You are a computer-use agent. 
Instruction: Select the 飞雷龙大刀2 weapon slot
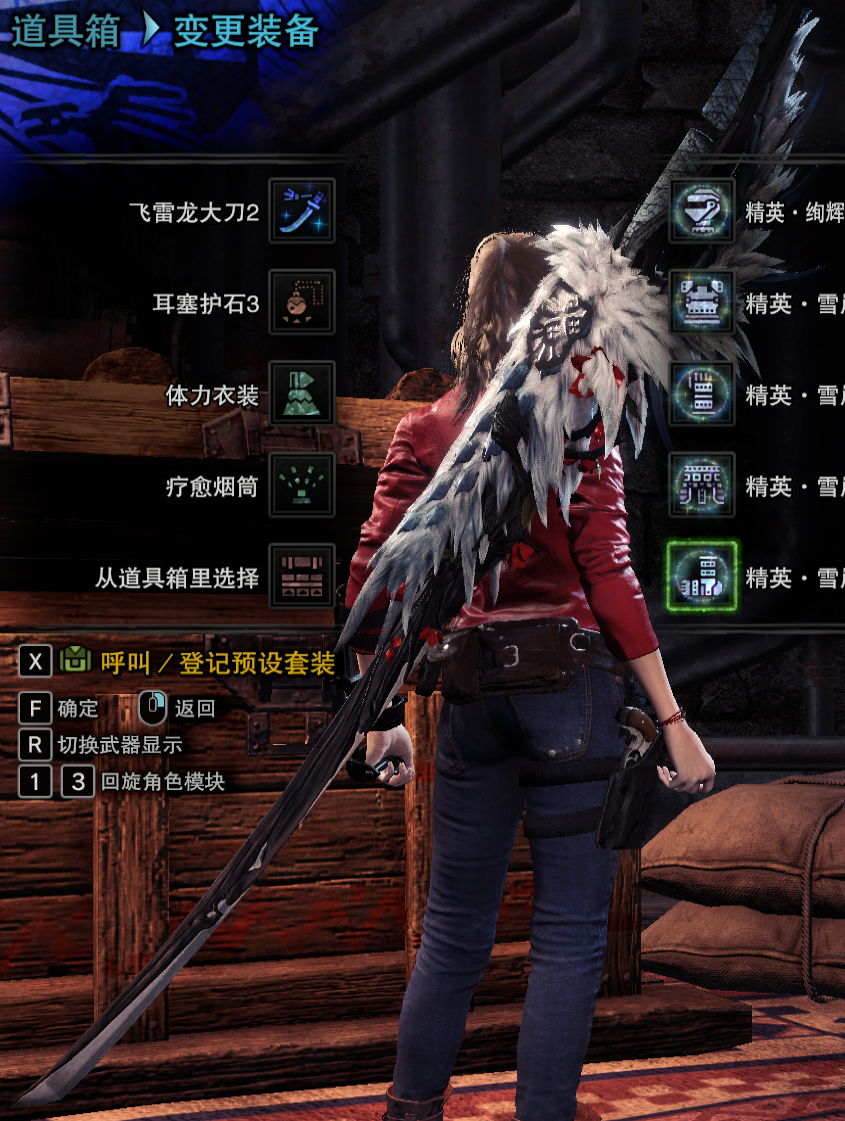tap(302, 211)
